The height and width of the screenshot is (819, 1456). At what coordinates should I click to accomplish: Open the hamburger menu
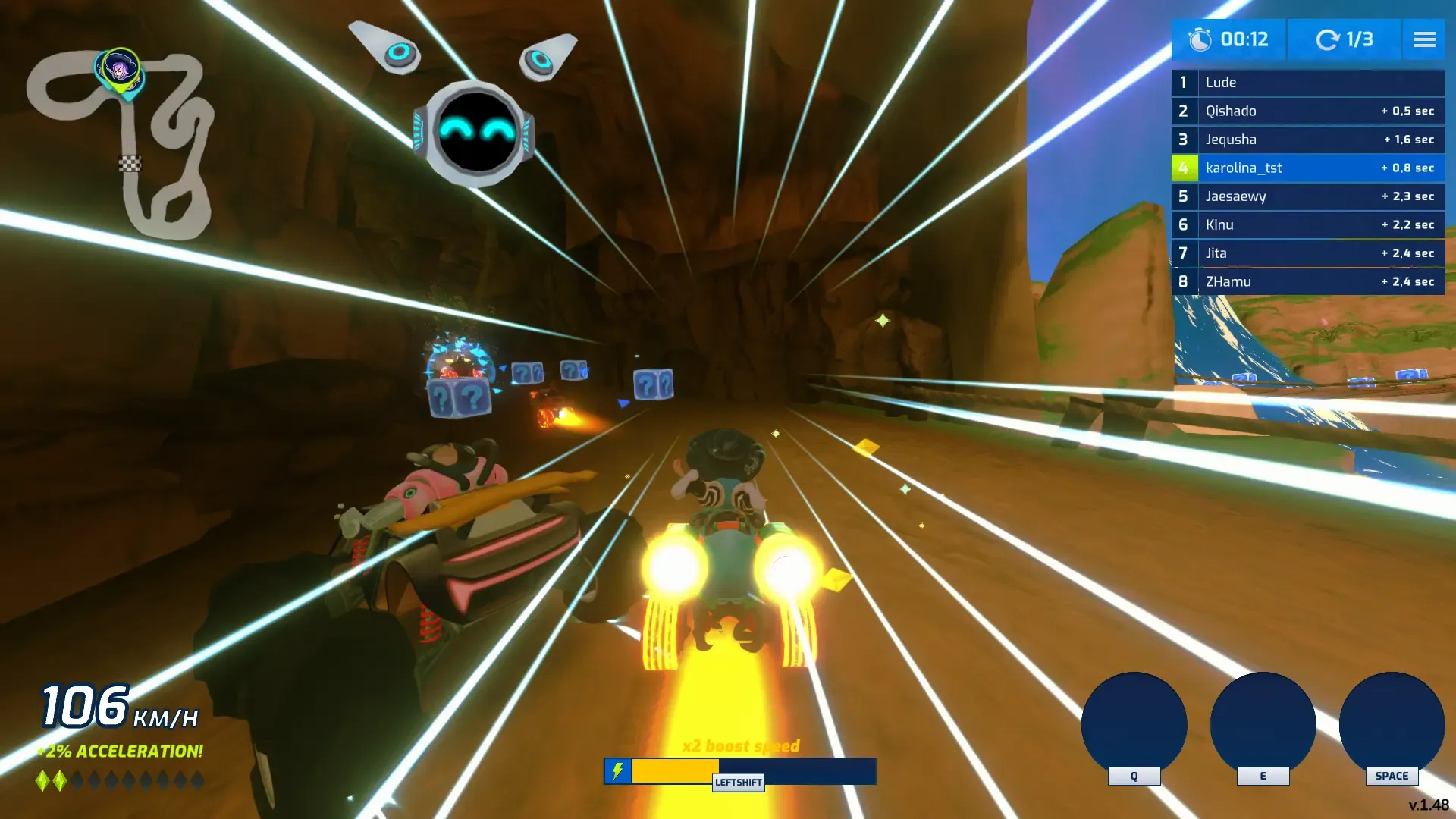pyautogui.click(x=1424, y=39)
